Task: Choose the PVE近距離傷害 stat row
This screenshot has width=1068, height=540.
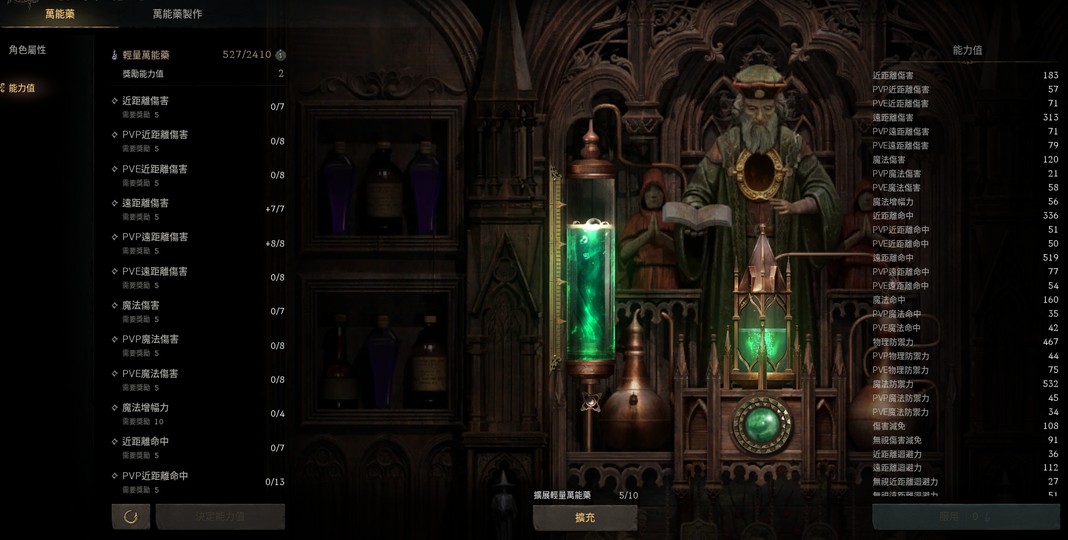Action: point(198,175)
